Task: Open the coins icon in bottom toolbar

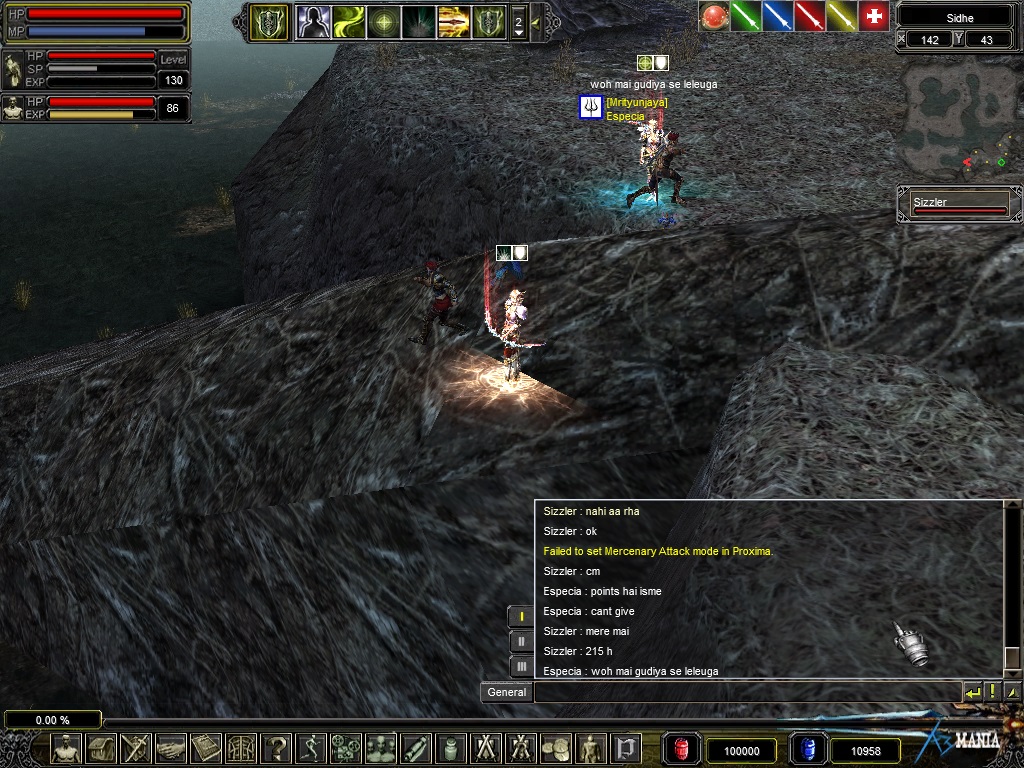Action: pyautogui.click(x=556, y=748)
